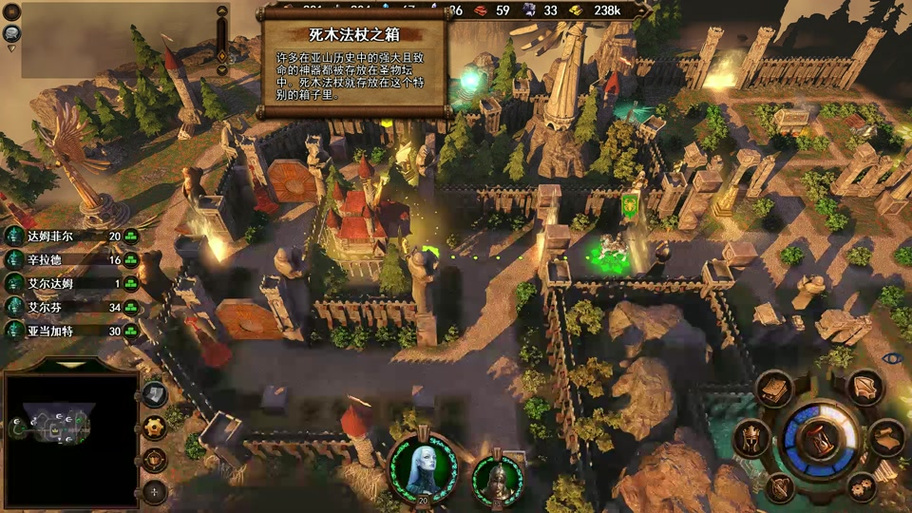912x513 pixels.
Task: Click the winged boot movement icon
Action: (x=864, y=387)
